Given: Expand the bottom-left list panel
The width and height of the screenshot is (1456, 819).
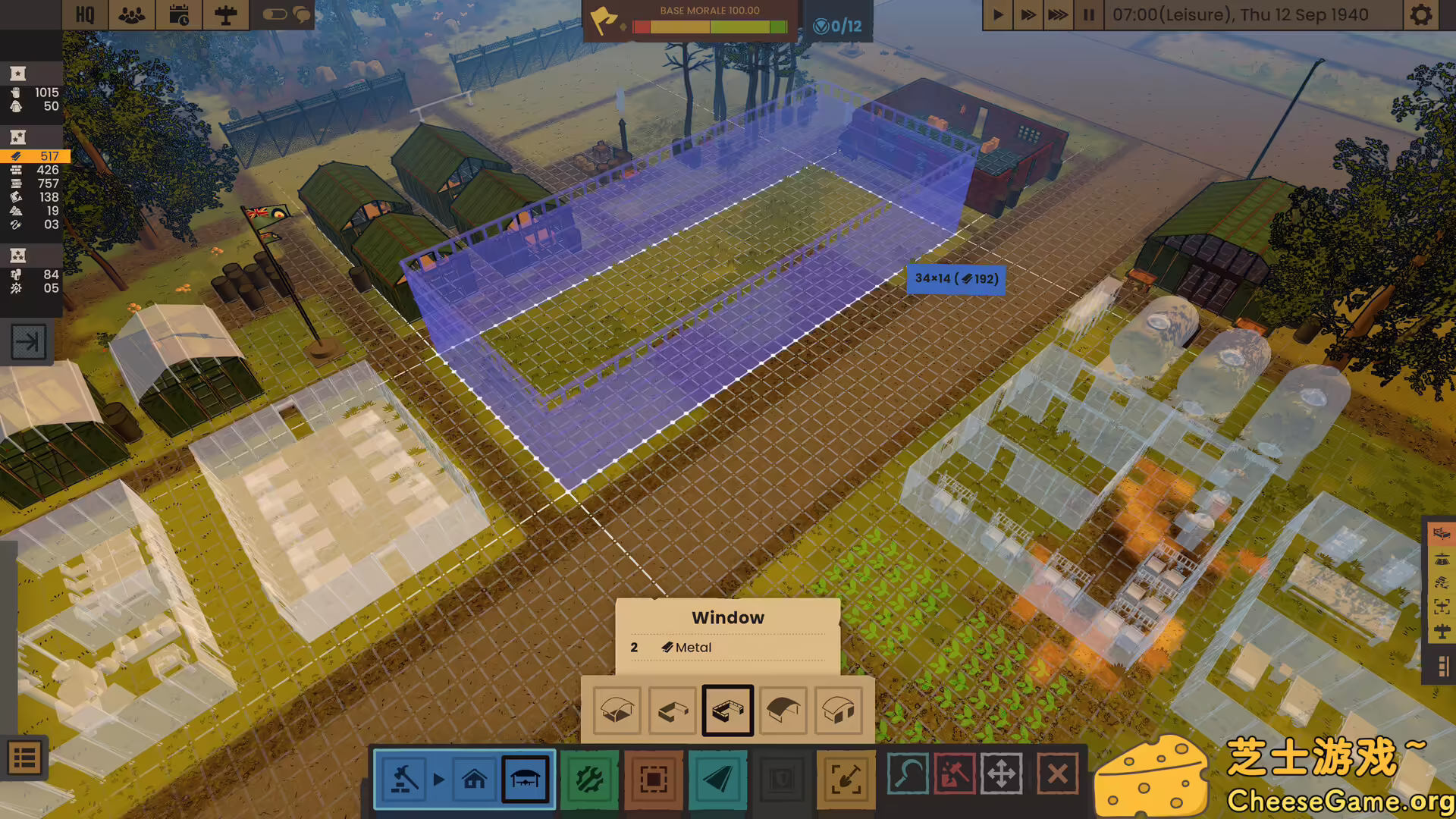Looking at the screenshot, I should [x=25, y=758].
